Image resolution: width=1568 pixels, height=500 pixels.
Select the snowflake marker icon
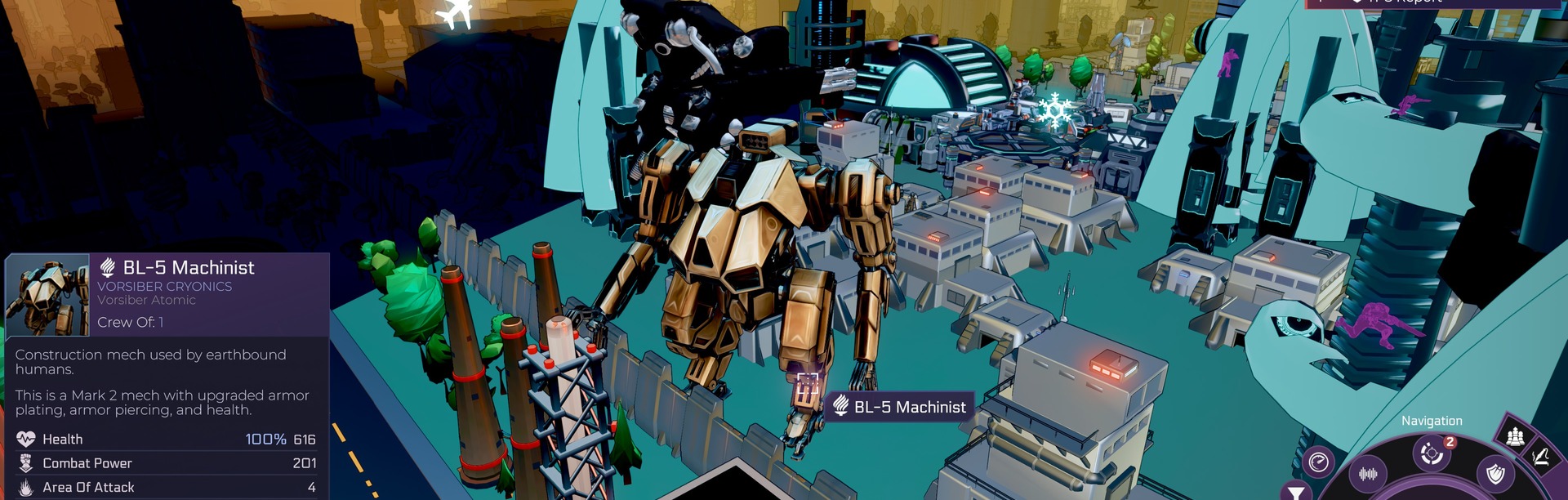pyautogui.click(x=1053, y=112)
